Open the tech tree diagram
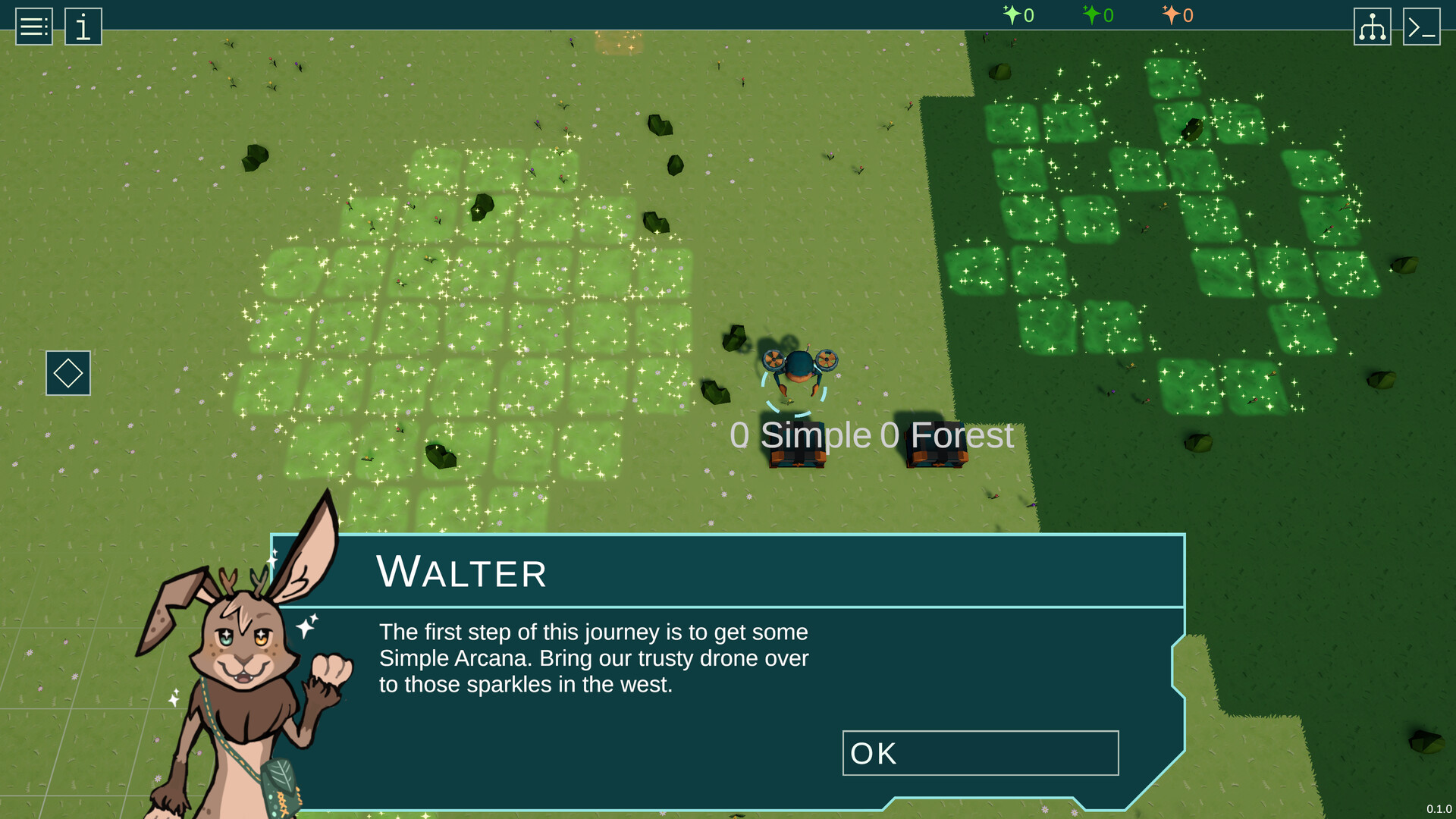 pyautogui.click(x=1372, y=27)
